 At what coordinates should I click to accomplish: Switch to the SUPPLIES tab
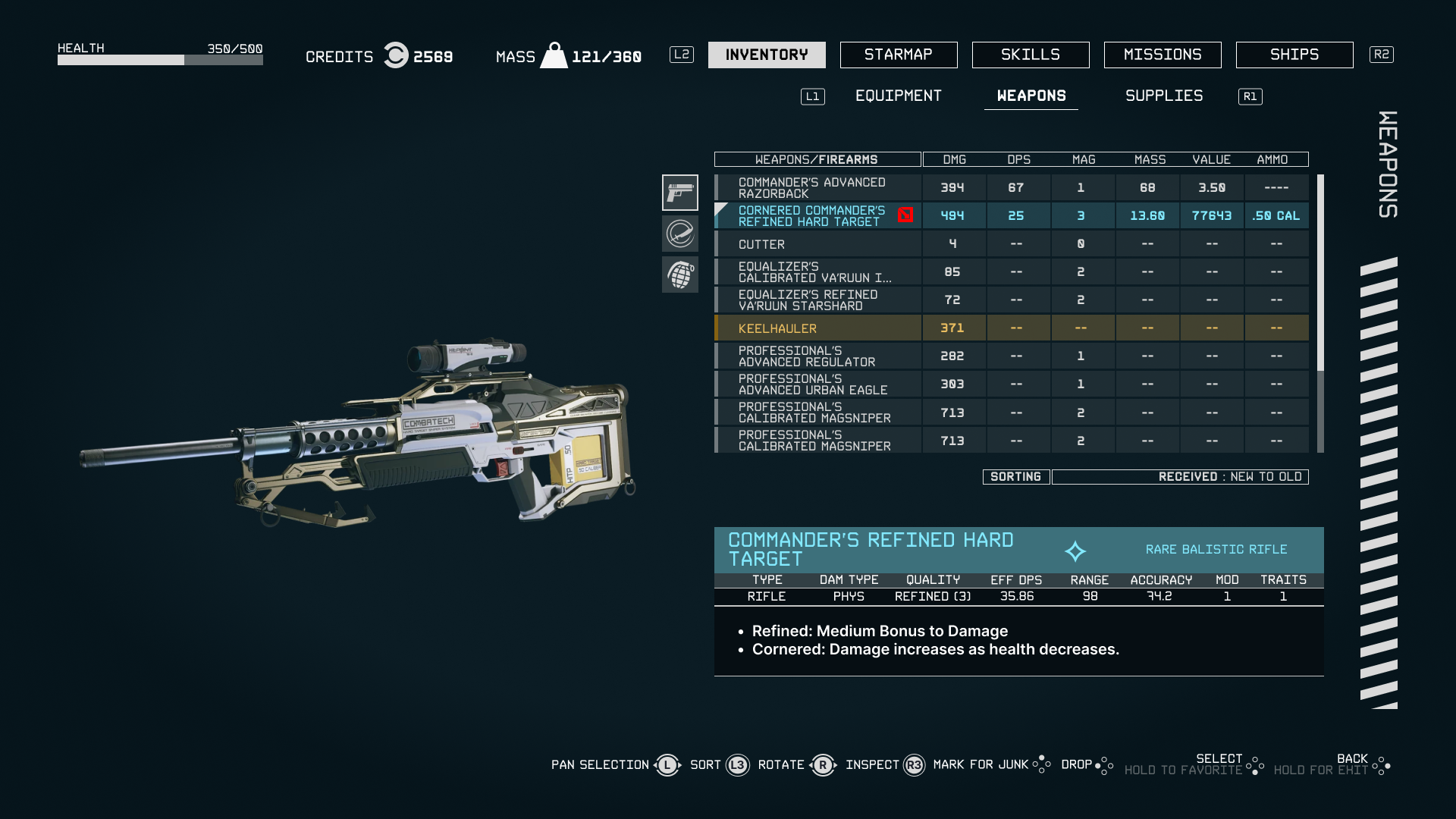point(1163,96)
